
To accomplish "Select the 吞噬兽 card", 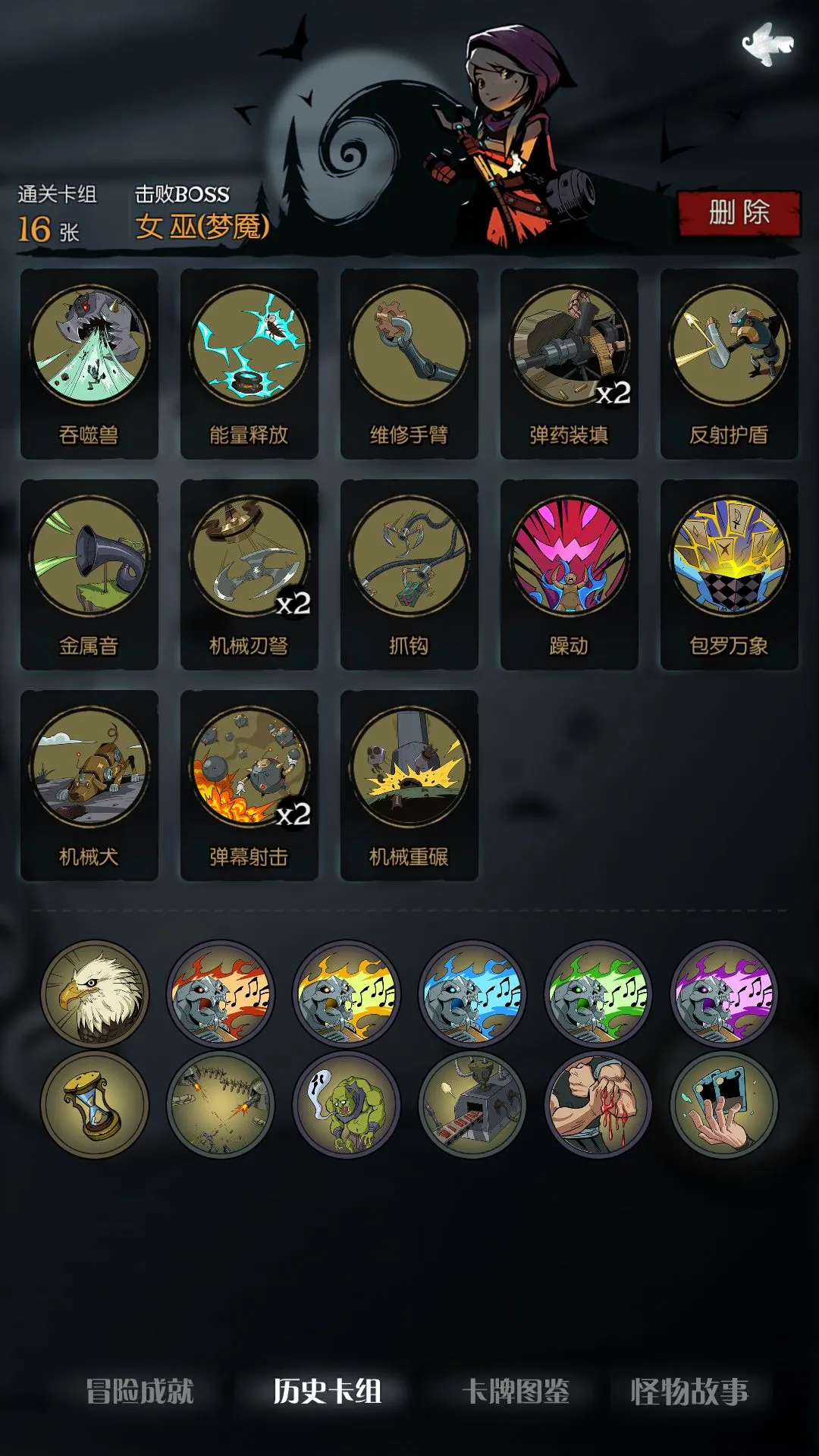I will tap(89, 363).
